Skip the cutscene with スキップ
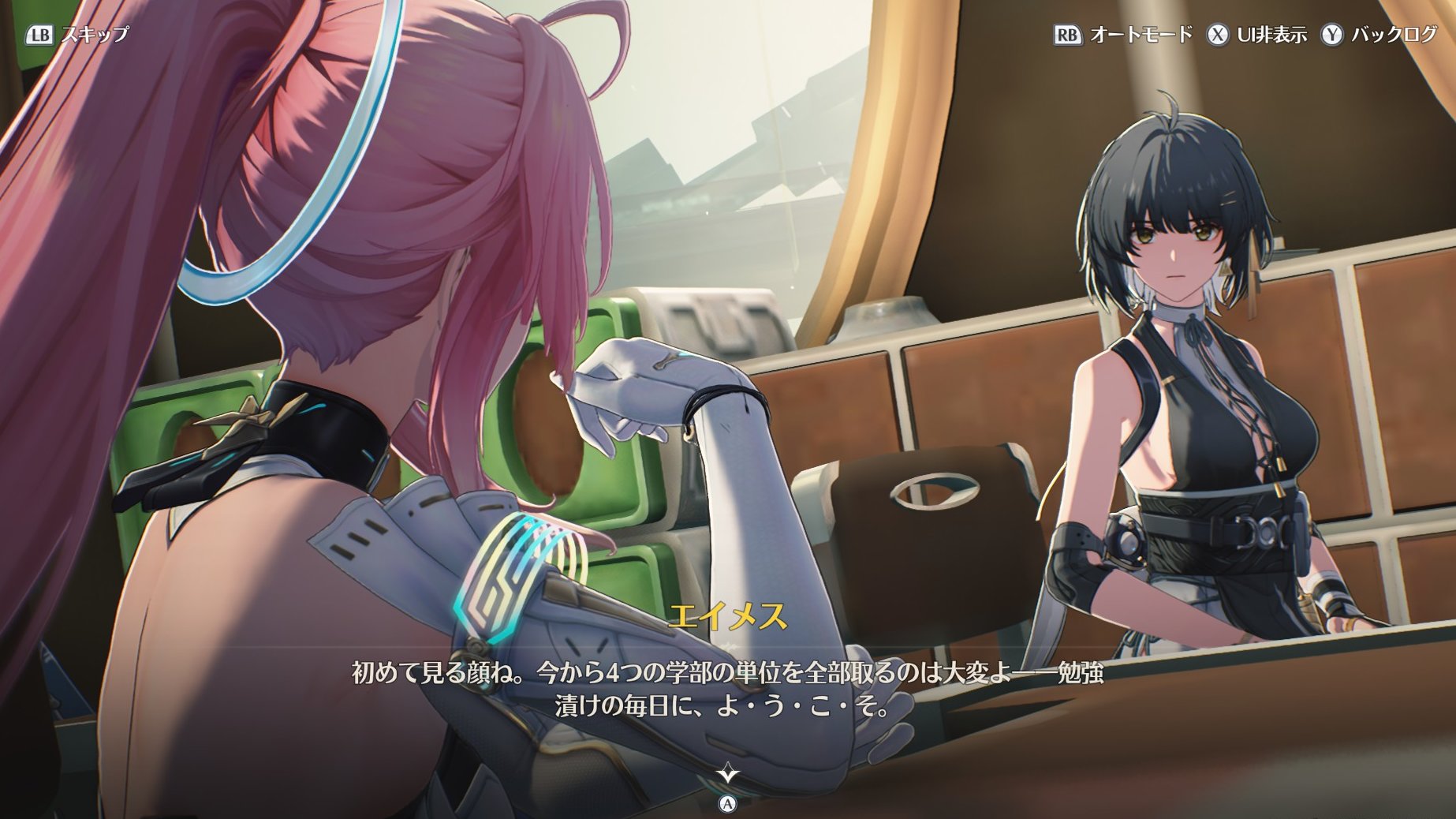The width and height of the screenshot is (1456, 819). [x=77, y=35]
